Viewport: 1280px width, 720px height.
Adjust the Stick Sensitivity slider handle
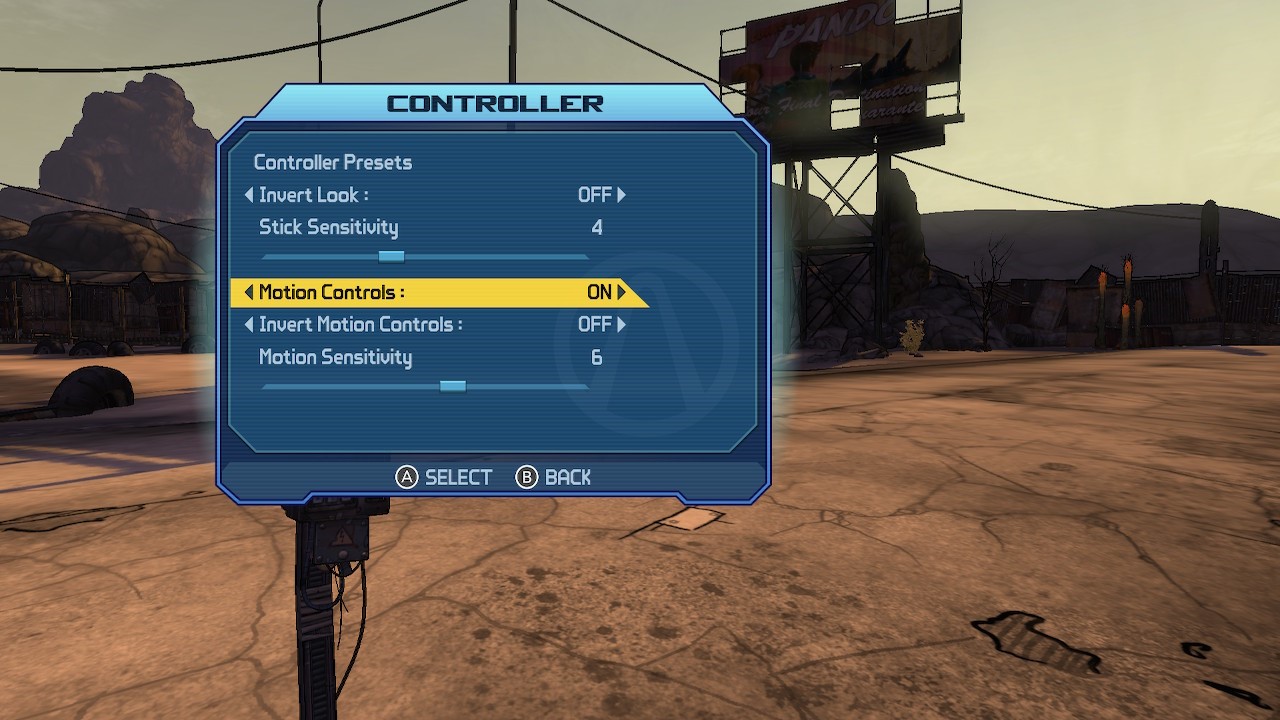point(391,257)
